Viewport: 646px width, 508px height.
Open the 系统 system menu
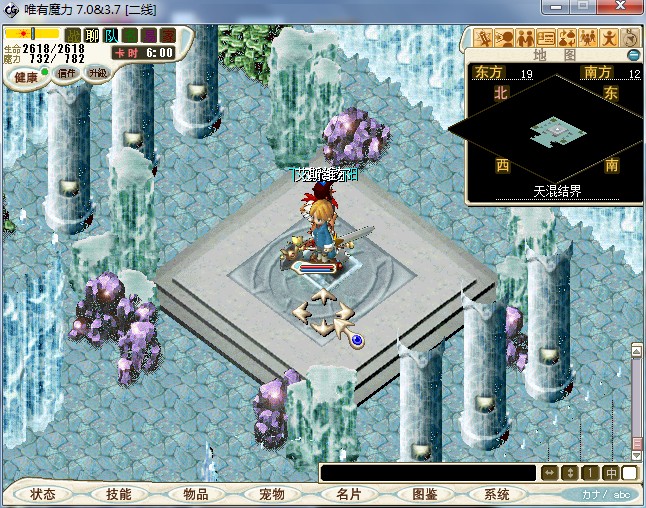pos(497,494)
